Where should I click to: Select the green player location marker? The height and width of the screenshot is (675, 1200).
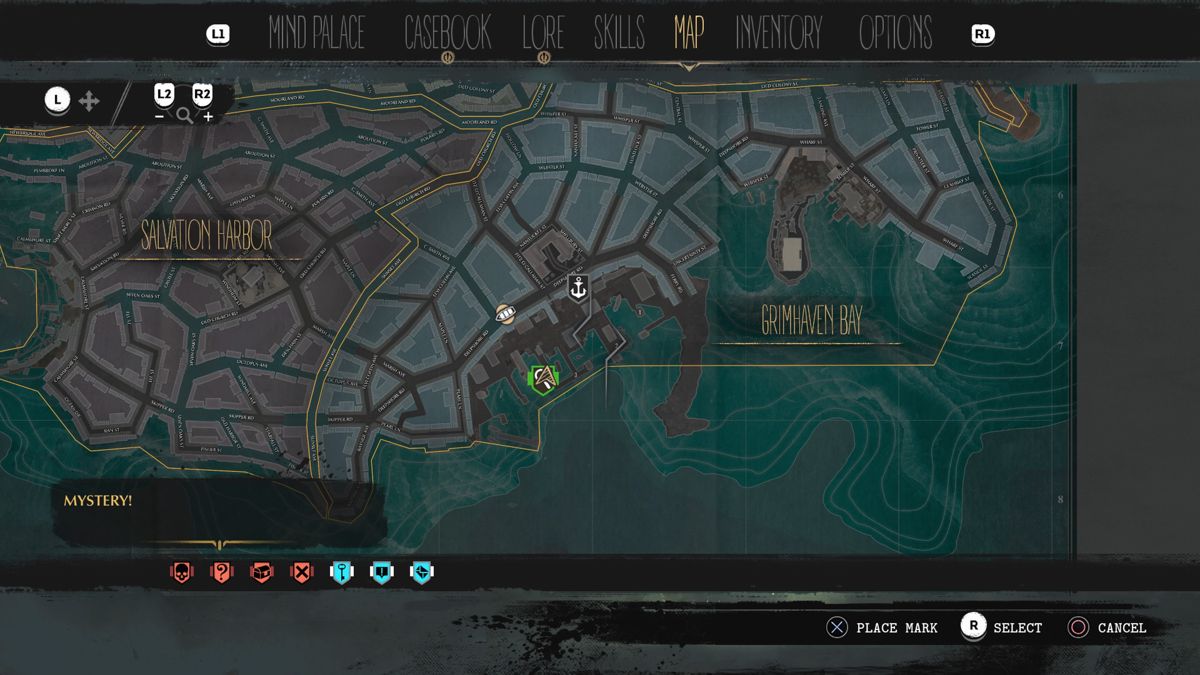point(542,378)
